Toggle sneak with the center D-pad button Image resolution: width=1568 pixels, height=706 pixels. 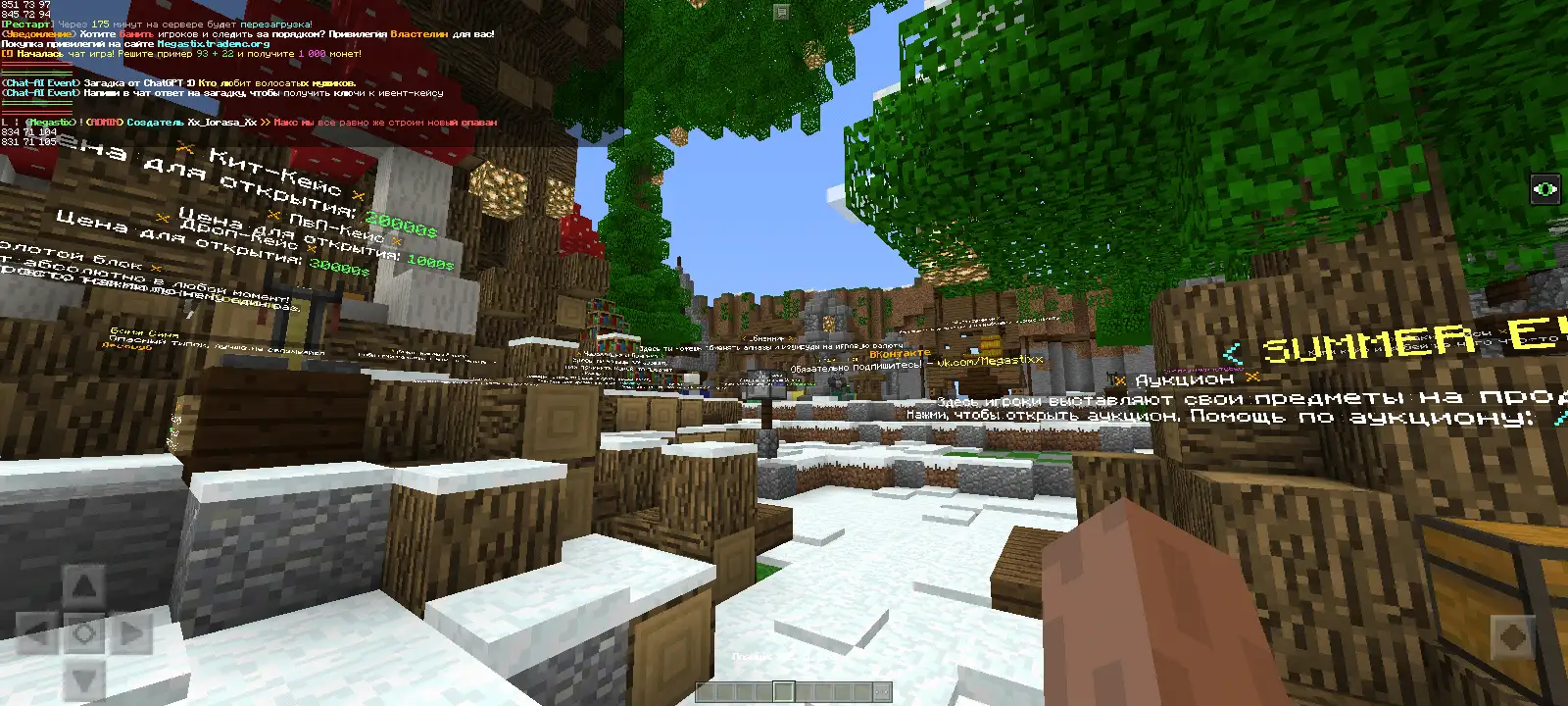[x=85, y=634]
